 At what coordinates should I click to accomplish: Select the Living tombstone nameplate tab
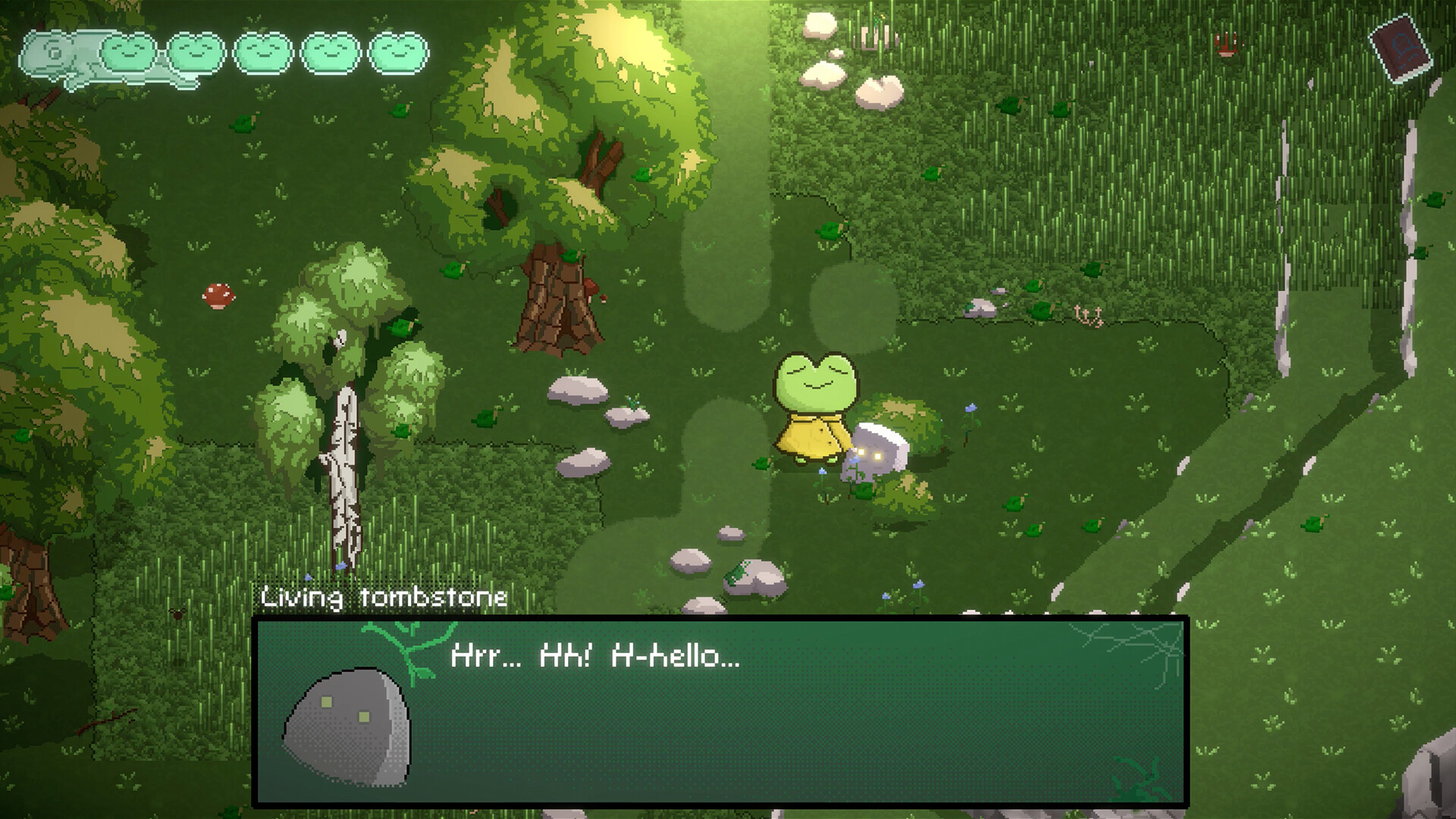pyautogui.click(x=383, y=598)
